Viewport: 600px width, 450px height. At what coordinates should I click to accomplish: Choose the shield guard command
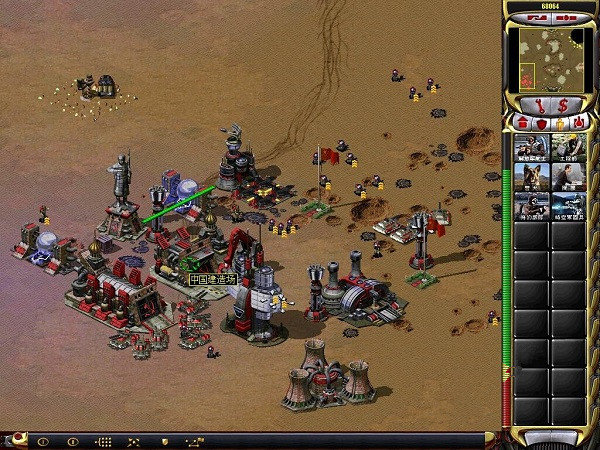(x=163, y=441)
